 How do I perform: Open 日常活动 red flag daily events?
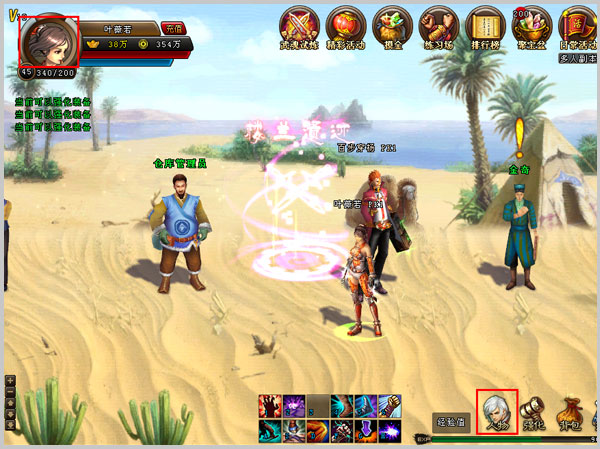point(579,29)
